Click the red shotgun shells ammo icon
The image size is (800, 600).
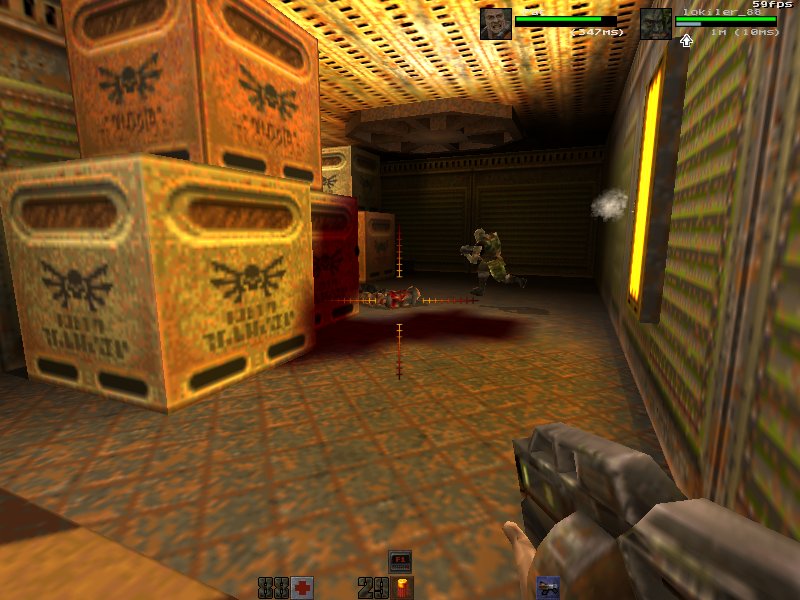tap(402, 587)
